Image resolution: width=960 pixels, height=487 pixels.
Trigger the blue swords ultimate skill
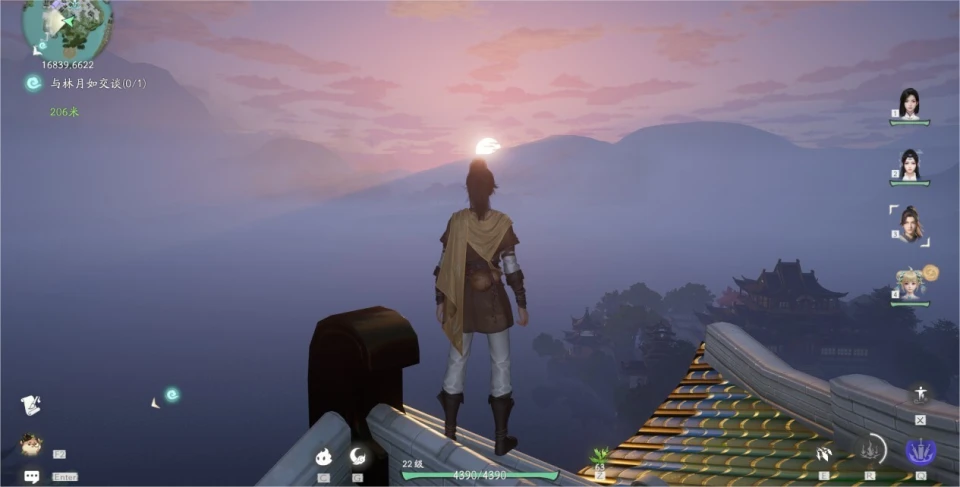click(x=921, y=451)
